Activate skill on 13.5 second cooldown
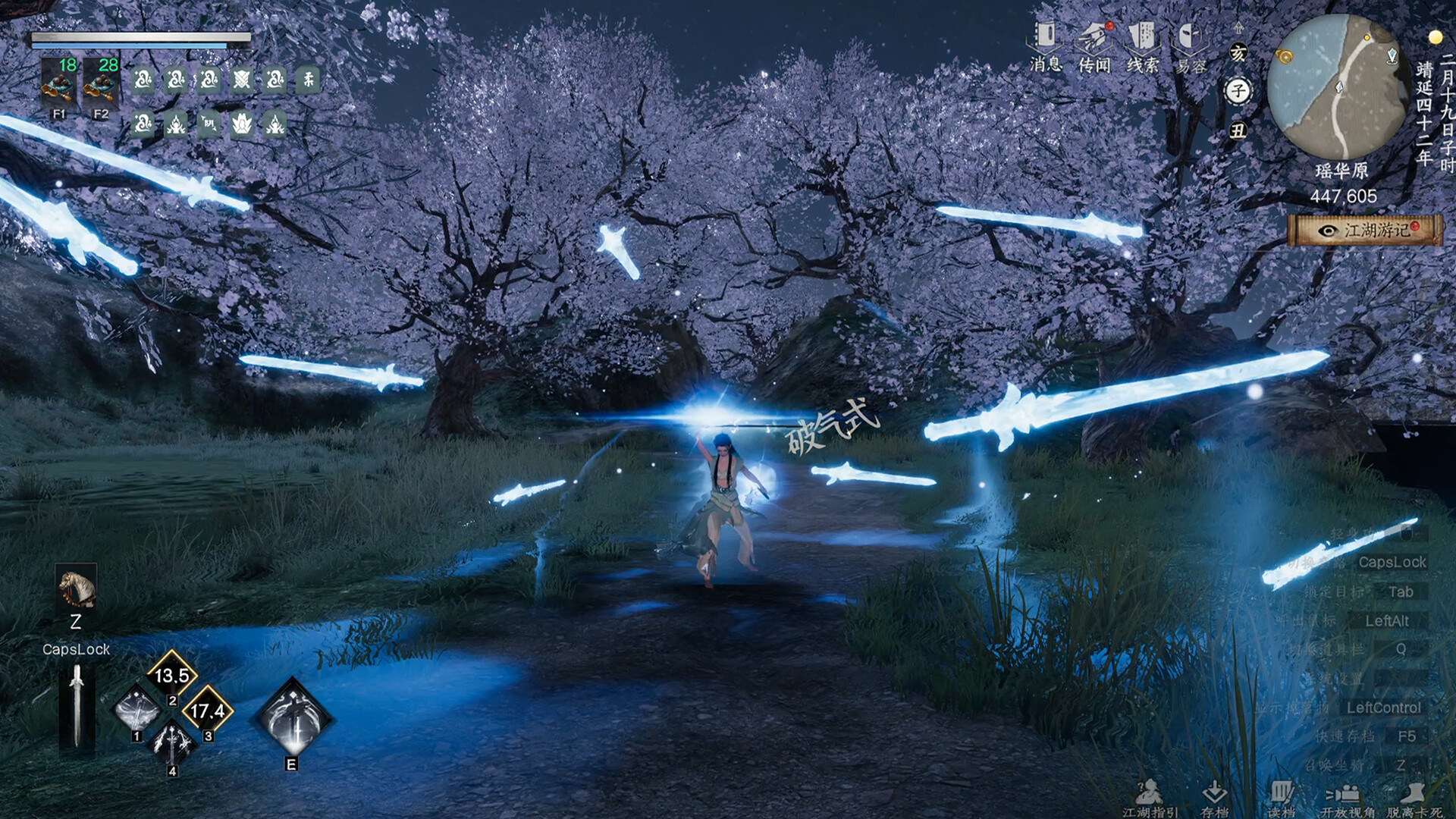1456x819 pixels. 172,674
